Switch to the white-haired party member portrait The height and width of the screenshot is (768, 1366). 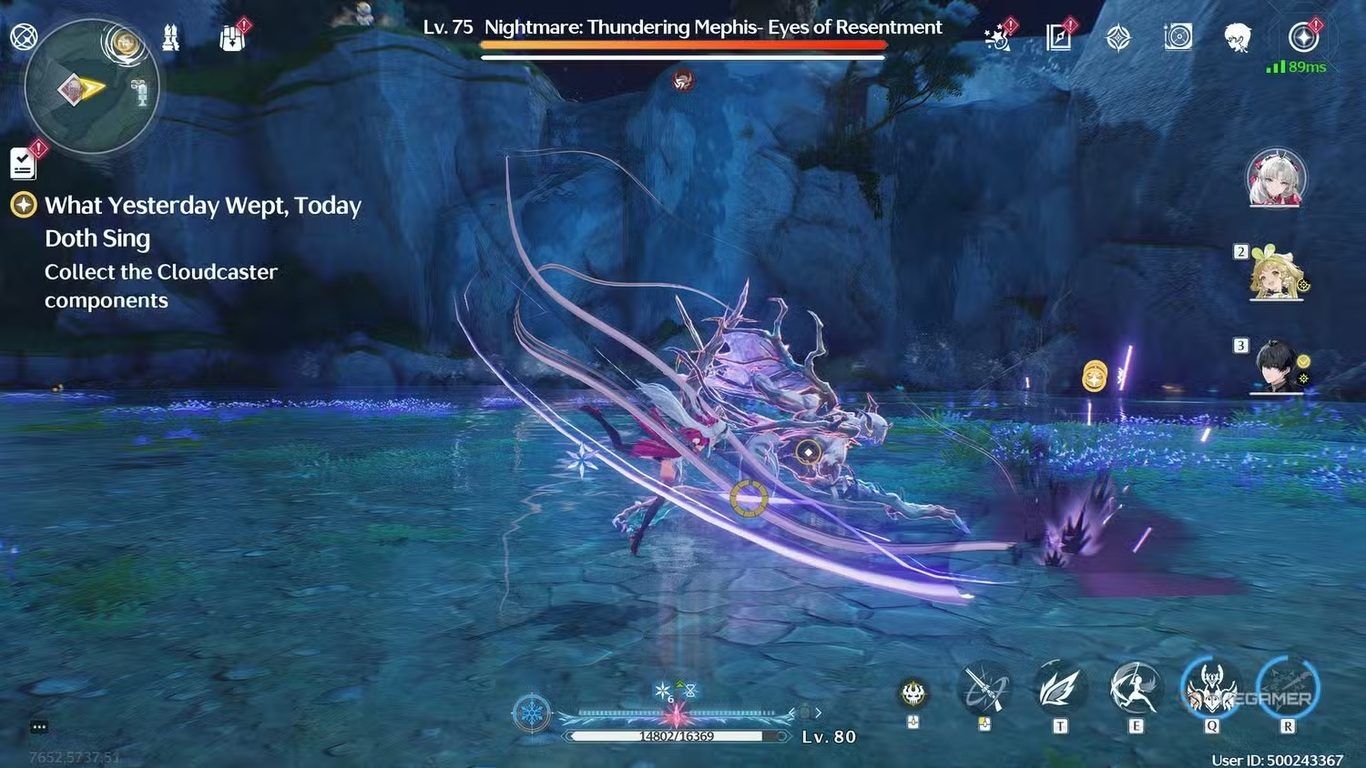[1275, 178]
